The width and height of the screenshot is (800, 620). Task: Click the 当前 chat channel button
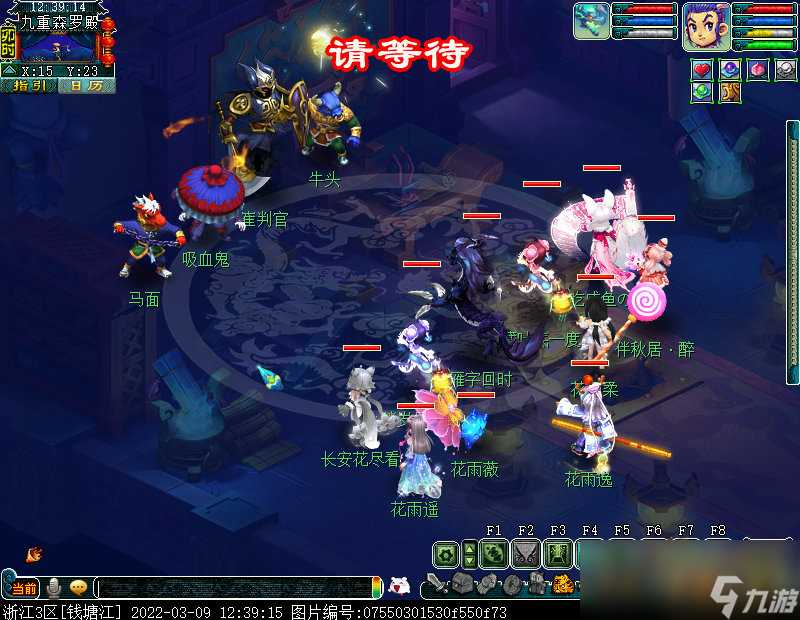pyautogui.click(x=24, y=588)
